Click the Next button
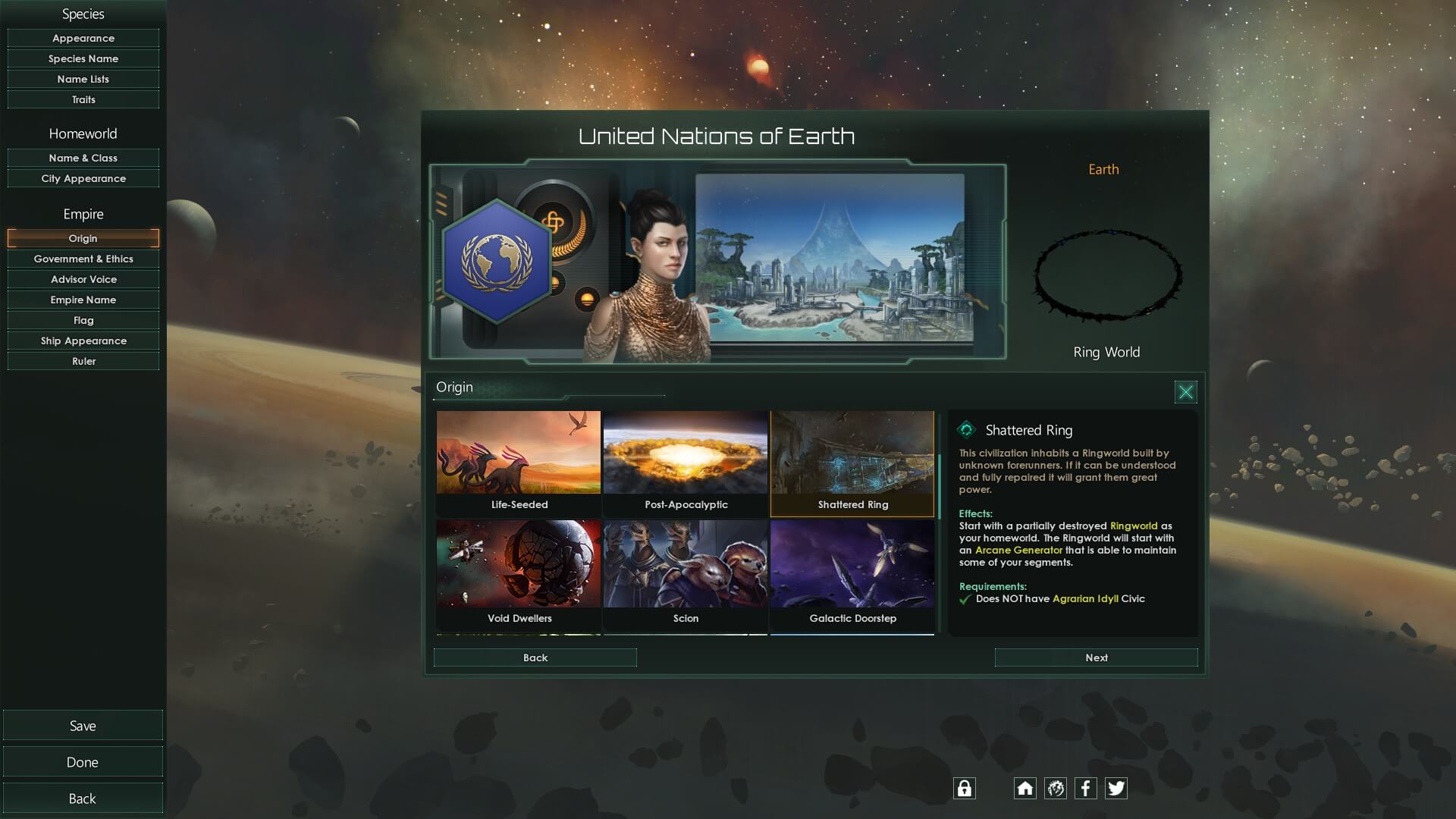The image size is (1456, 819). pyautogui.click(x=1096, y=657)
